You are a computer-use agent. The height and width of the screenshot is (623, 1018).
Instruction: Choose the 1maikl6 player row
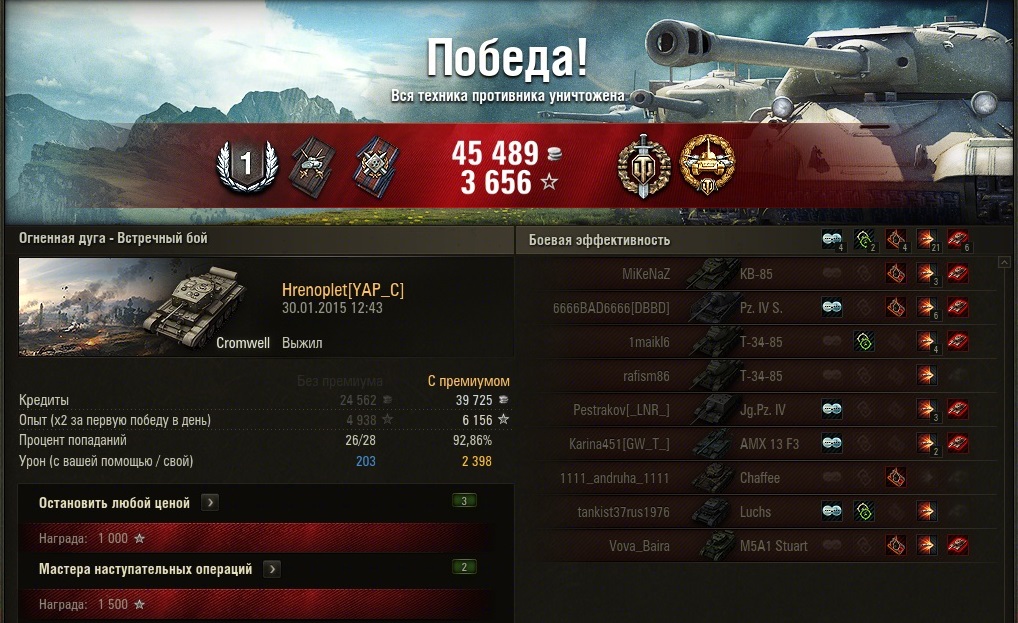pos(755,342)
